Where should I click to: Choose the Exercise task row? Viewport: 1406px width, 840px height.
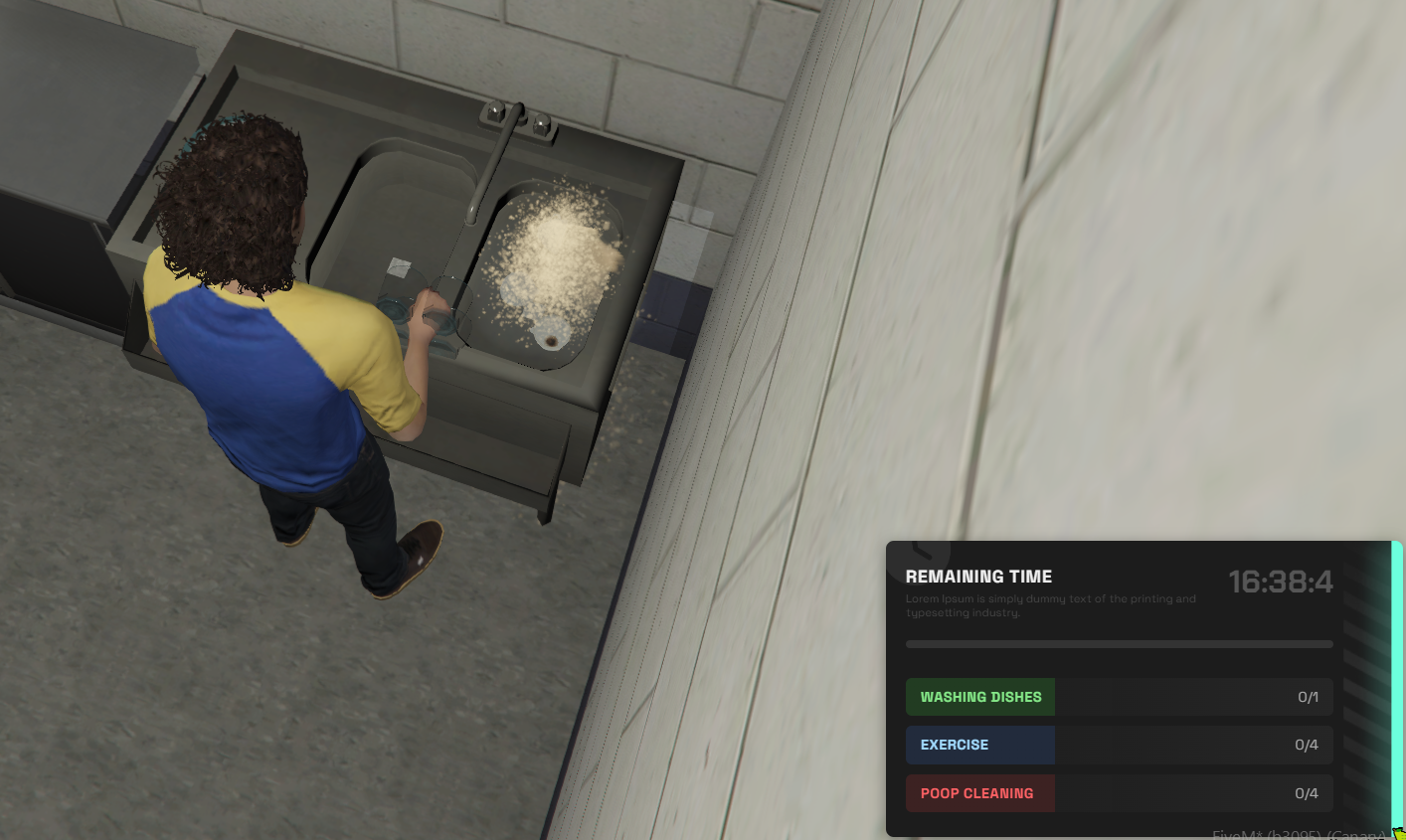(1119, 745)
